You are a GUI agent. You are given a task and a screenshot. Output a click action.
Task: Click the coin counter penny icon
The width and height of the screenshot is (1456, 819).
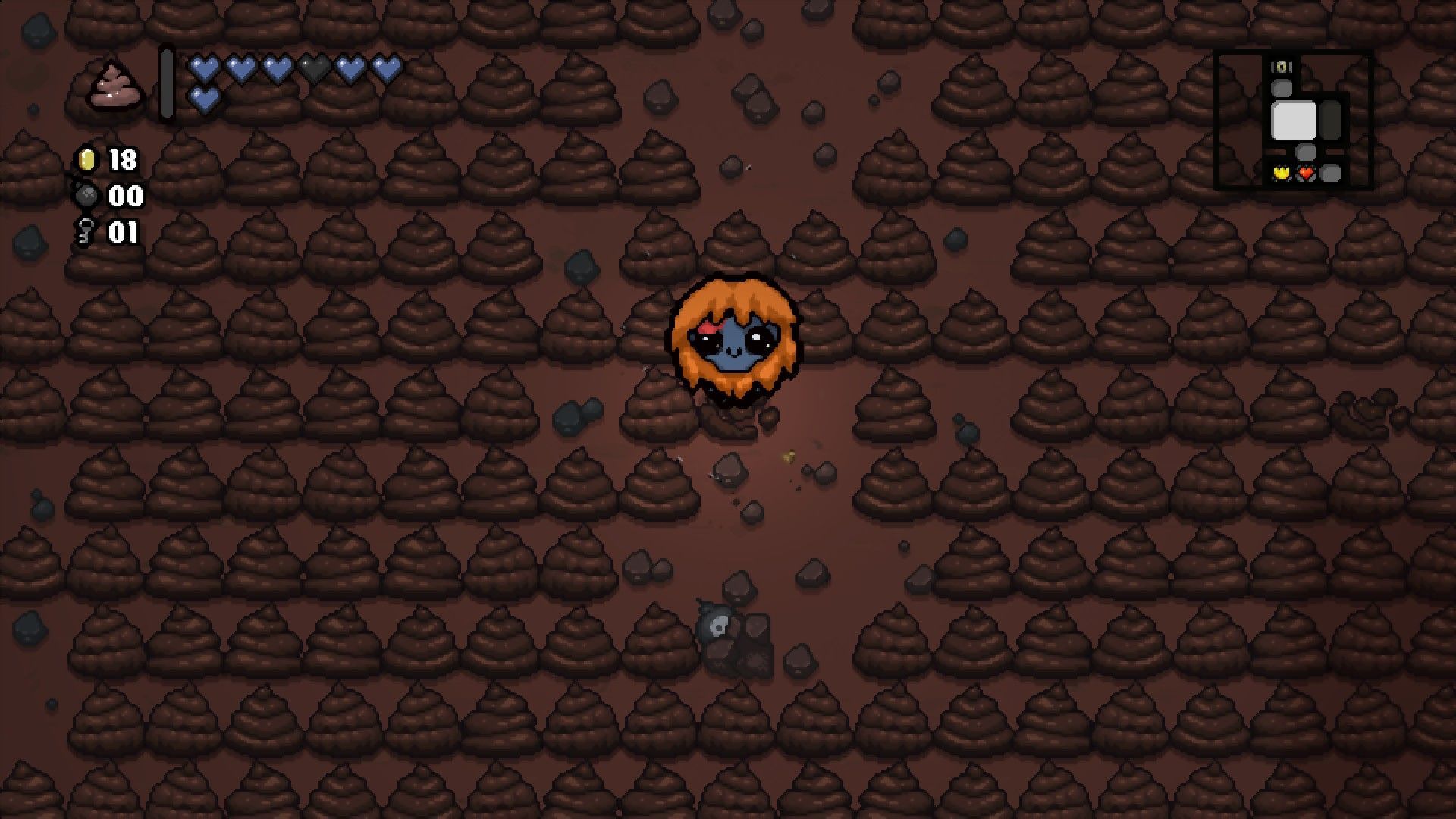tap(87, 161)
